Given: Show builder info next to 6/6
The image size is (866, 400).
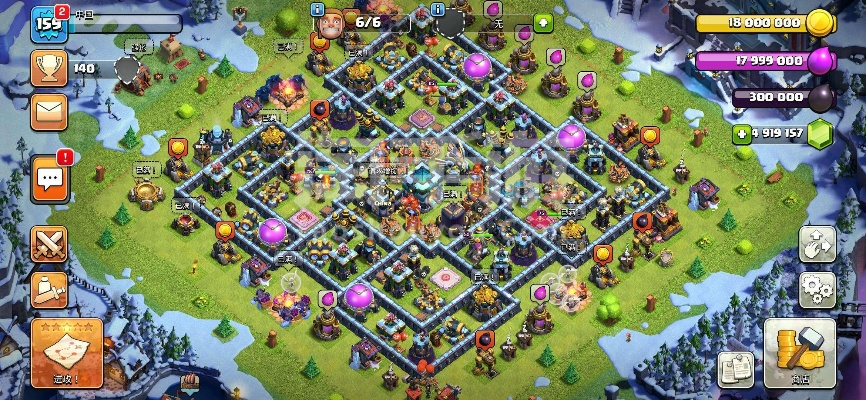Looking at the screenshot, I should pyautogui.click(x=318, y=10).
